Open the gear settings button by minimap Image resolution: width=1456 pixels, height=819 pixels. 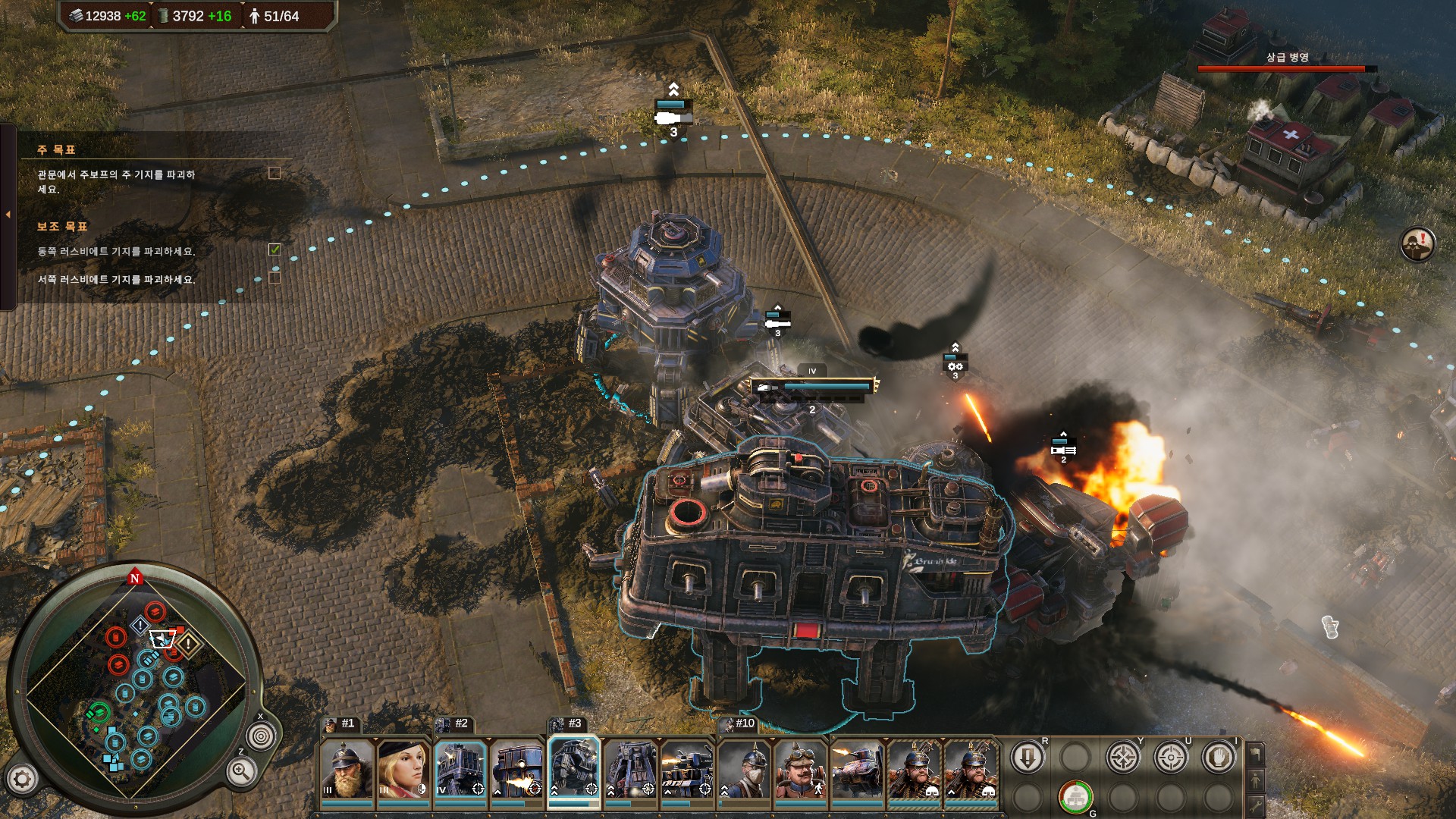22,779
